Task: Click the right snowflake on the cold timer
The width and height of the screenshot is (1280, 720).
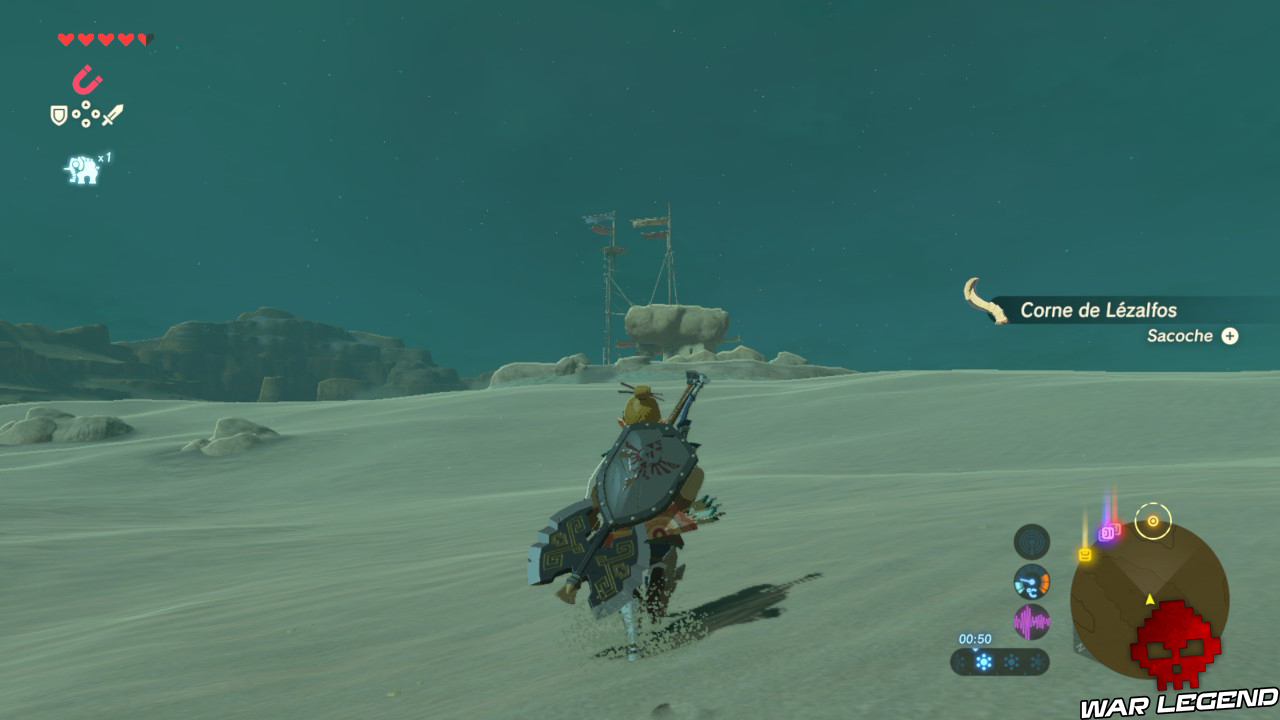Action: coord(1036,662)
